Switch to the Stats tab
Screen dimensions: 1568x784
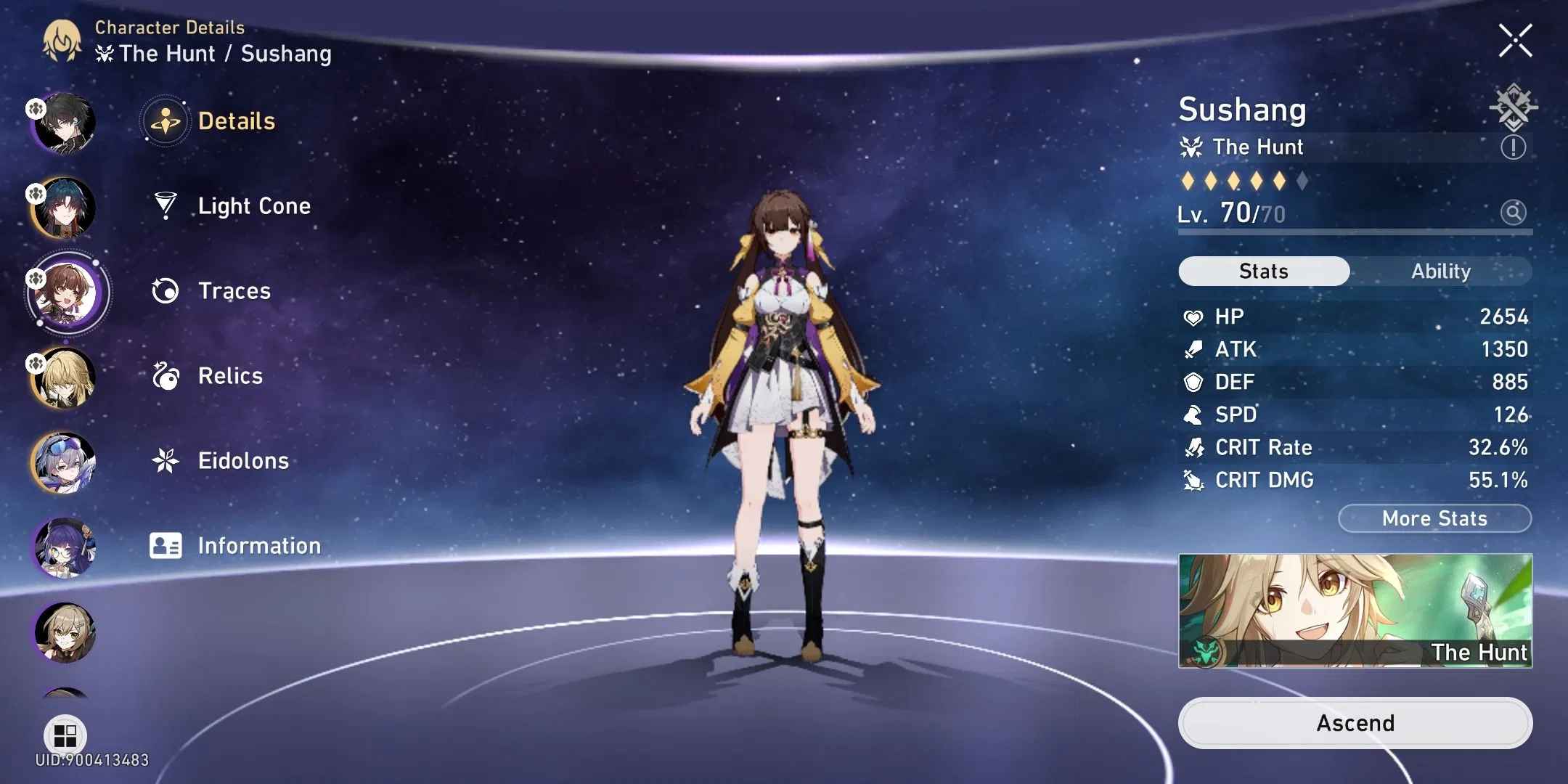[x=1263, y=271]
